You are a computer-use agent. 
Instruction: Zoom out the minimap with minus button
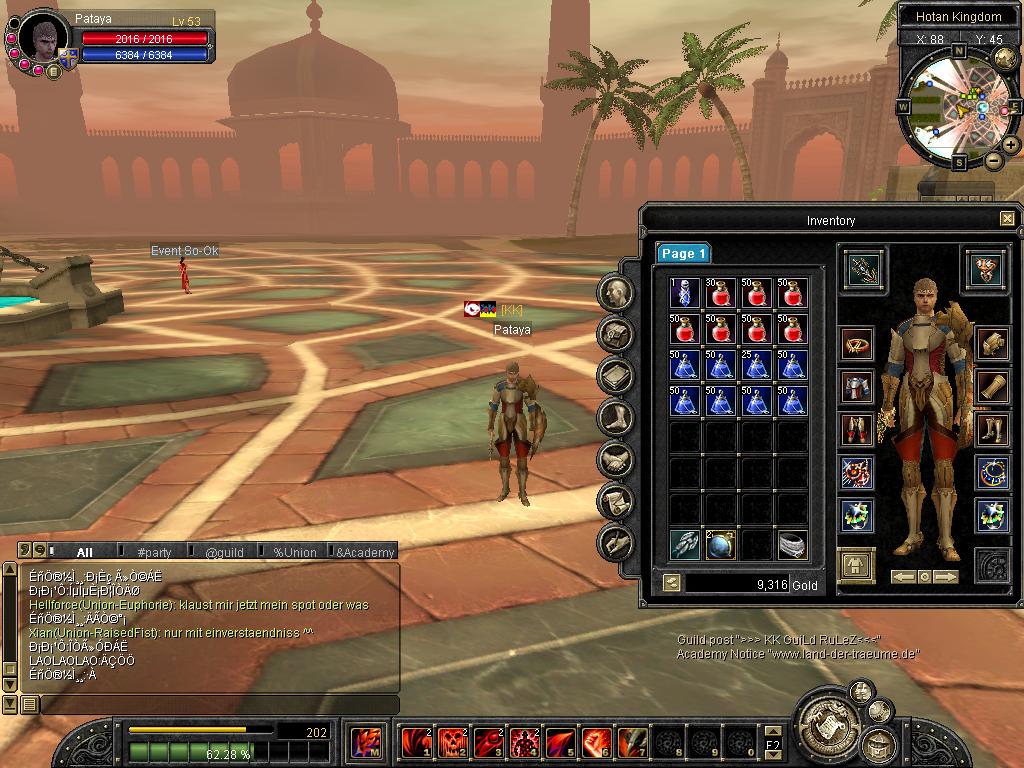(x=993, y=161)
